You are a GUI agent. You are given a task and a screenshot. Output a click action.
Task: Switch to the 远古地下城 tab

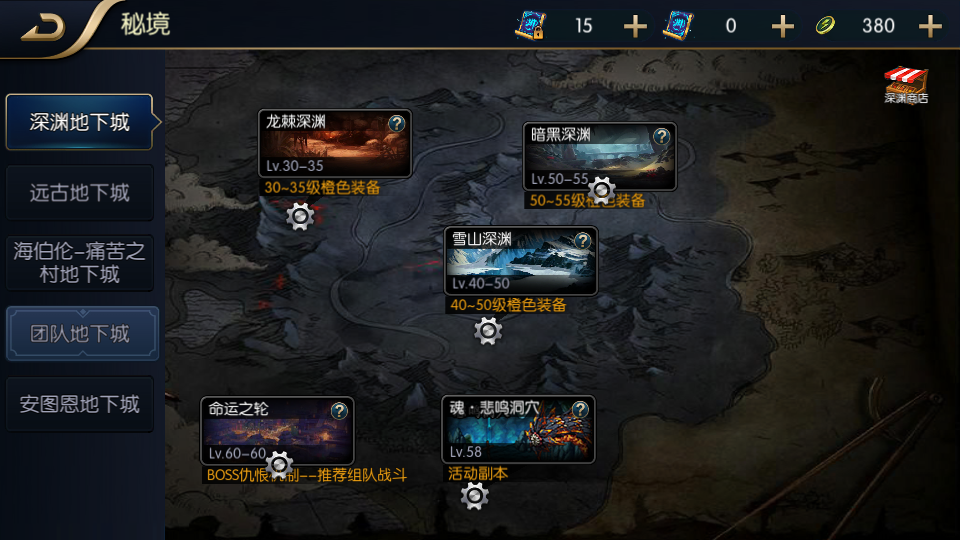[79, 192]
